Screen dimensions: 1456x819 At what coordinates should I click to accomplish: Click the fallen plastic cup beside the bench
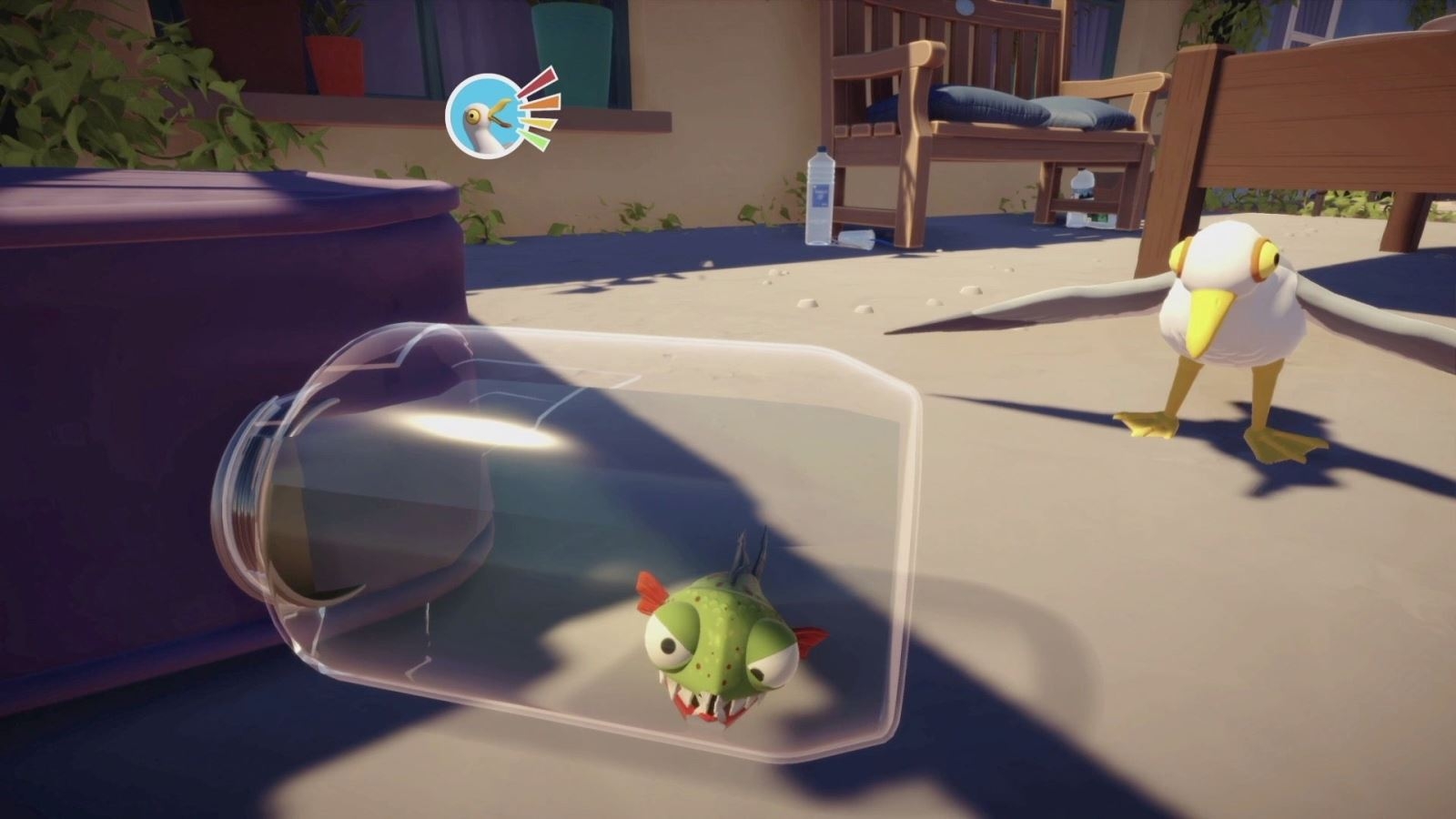click(x=855, y=238)
